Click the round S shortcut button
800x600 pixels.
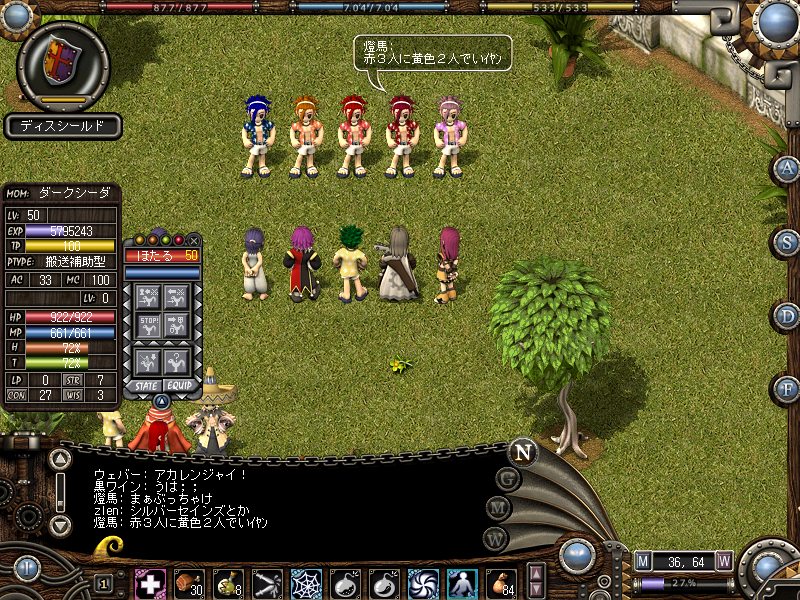pyautogui.click(x=788, y=242)
